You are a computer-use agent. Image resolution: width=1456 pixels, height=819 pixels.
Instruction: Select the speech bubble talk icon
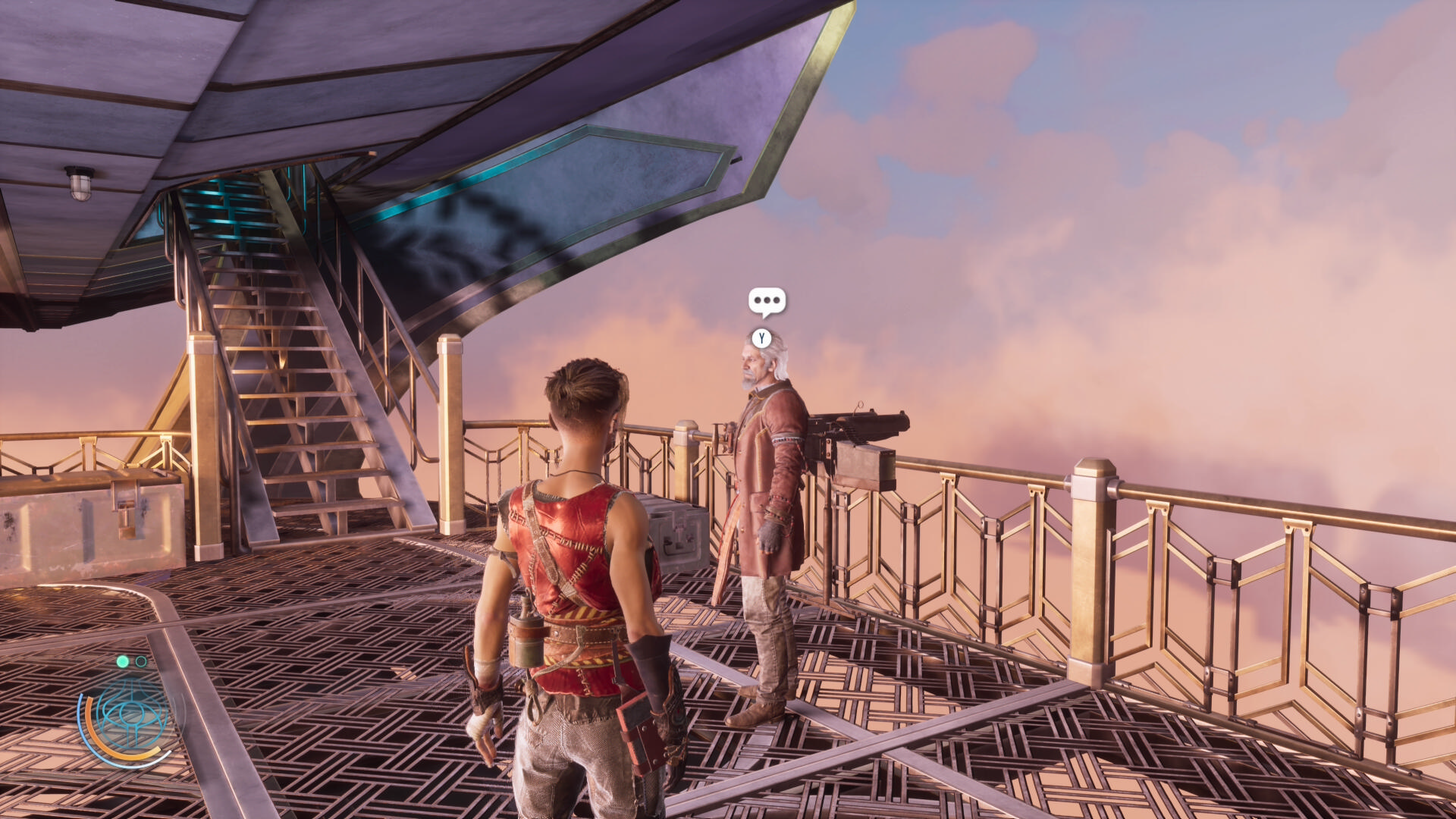pos(767,301)
